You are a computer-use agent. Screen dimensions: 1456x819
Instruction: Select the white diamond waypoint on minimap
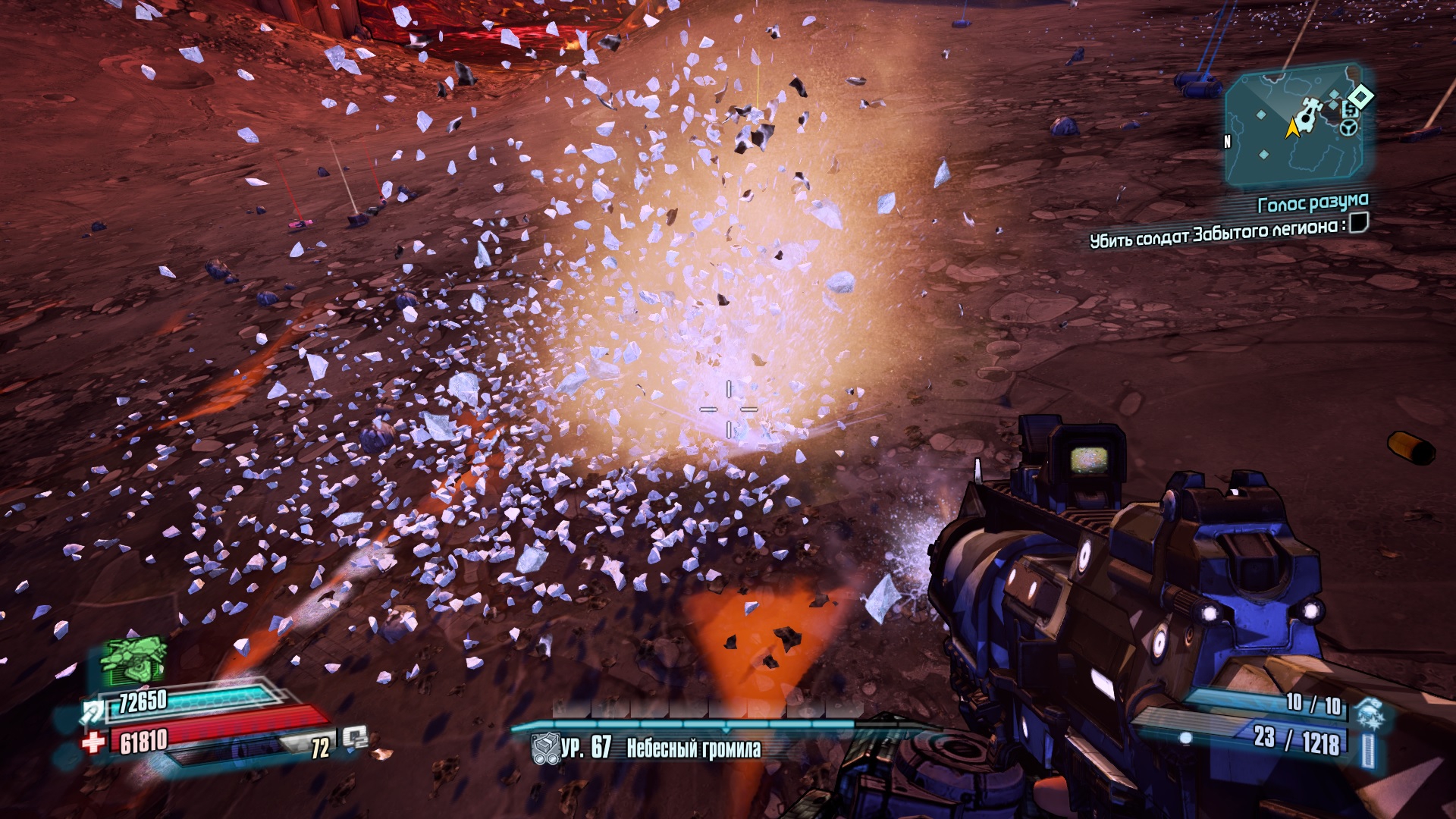(x=1361, y=96)
